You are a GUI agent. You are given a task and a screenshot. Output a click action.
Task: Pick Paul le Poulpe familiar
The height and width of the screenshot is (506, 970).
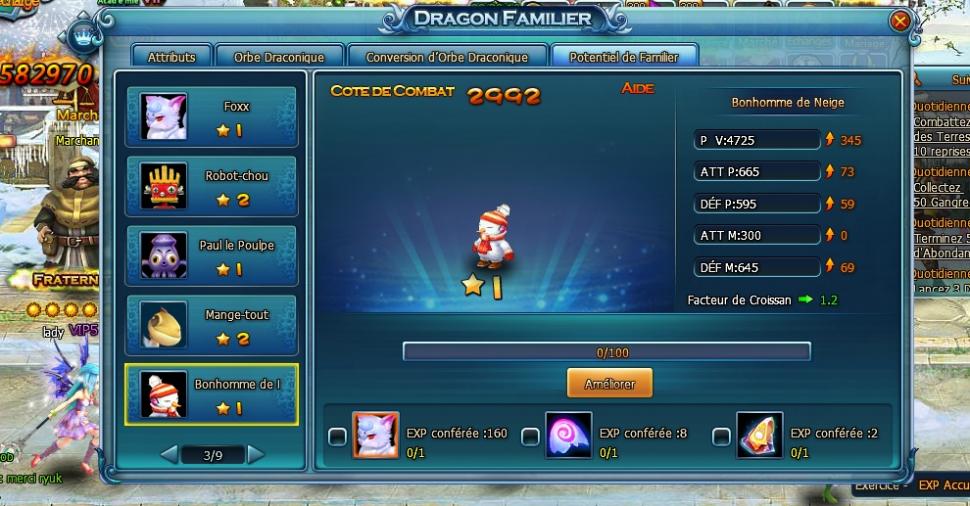pos(211,256)
